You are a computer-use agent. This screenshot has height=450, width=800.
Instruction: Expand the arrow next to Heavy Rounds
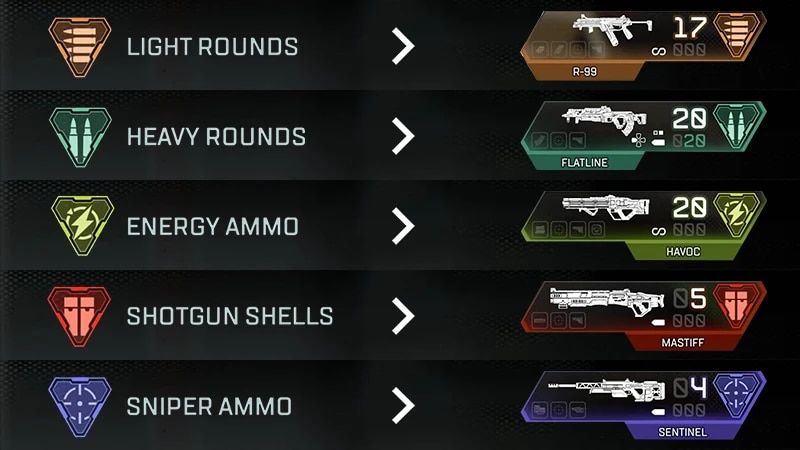tap(401, 136)
